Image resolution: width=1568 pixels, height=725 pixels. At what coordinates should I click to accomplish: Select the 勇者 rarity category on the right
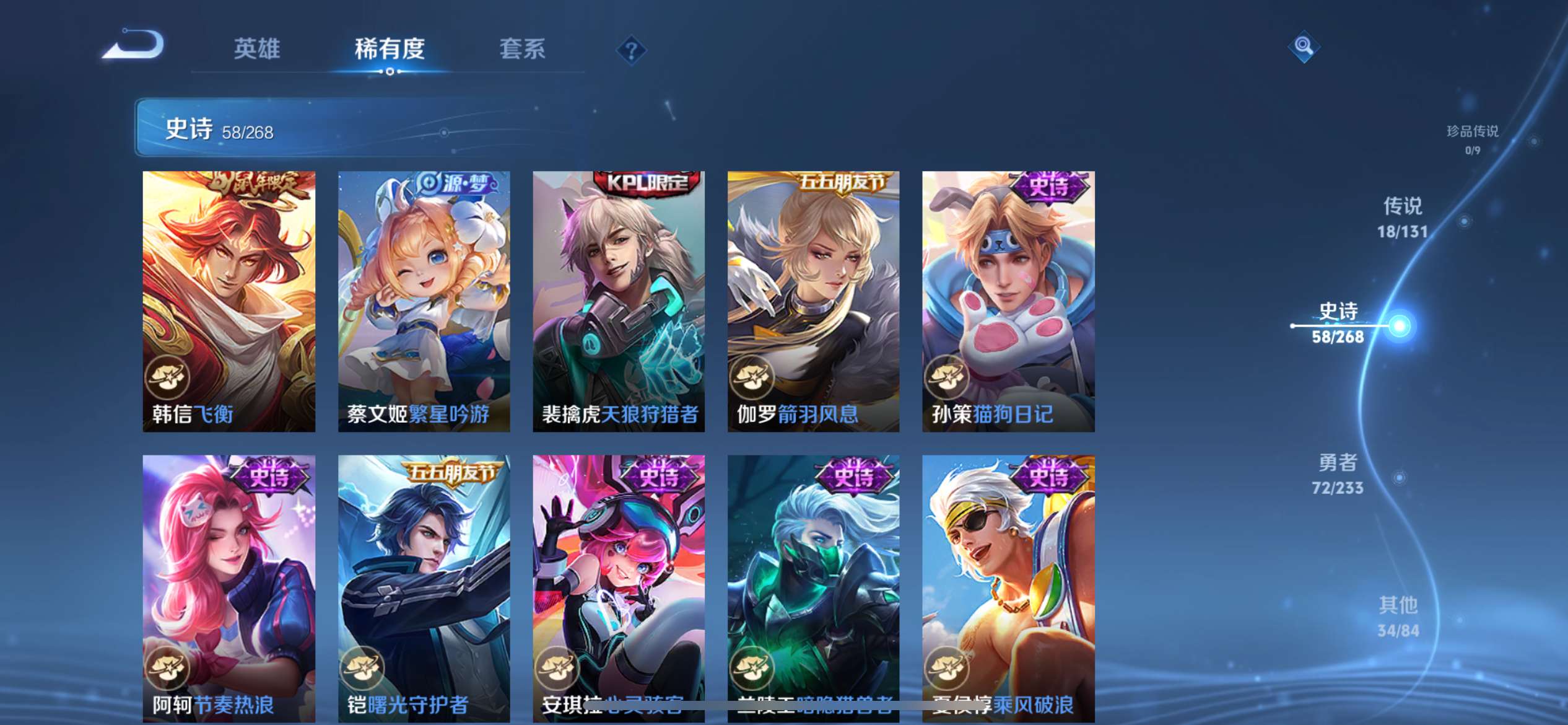click(1338, 473)
